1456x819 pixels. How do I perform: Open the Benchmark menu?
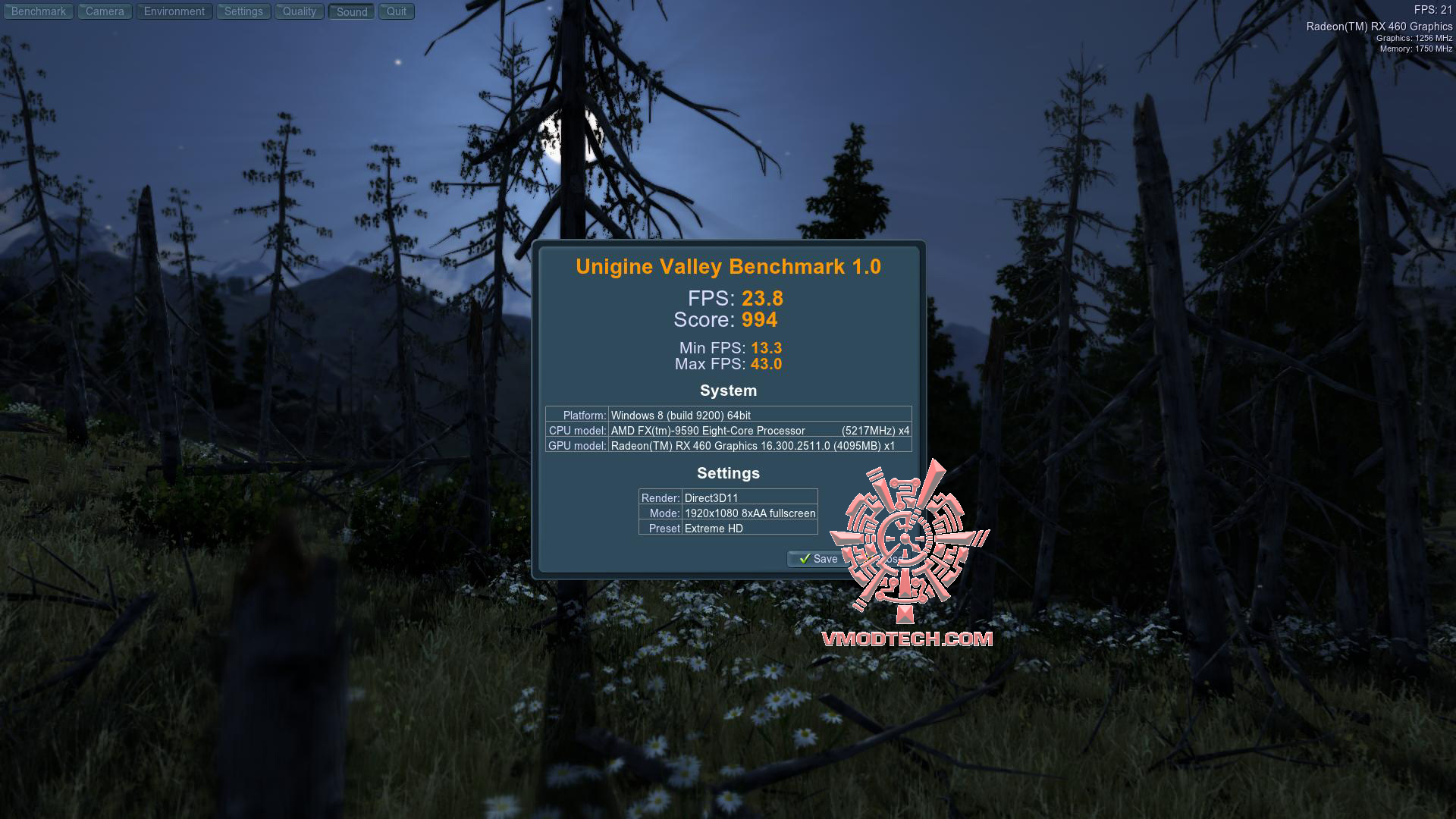click(39, 11)
